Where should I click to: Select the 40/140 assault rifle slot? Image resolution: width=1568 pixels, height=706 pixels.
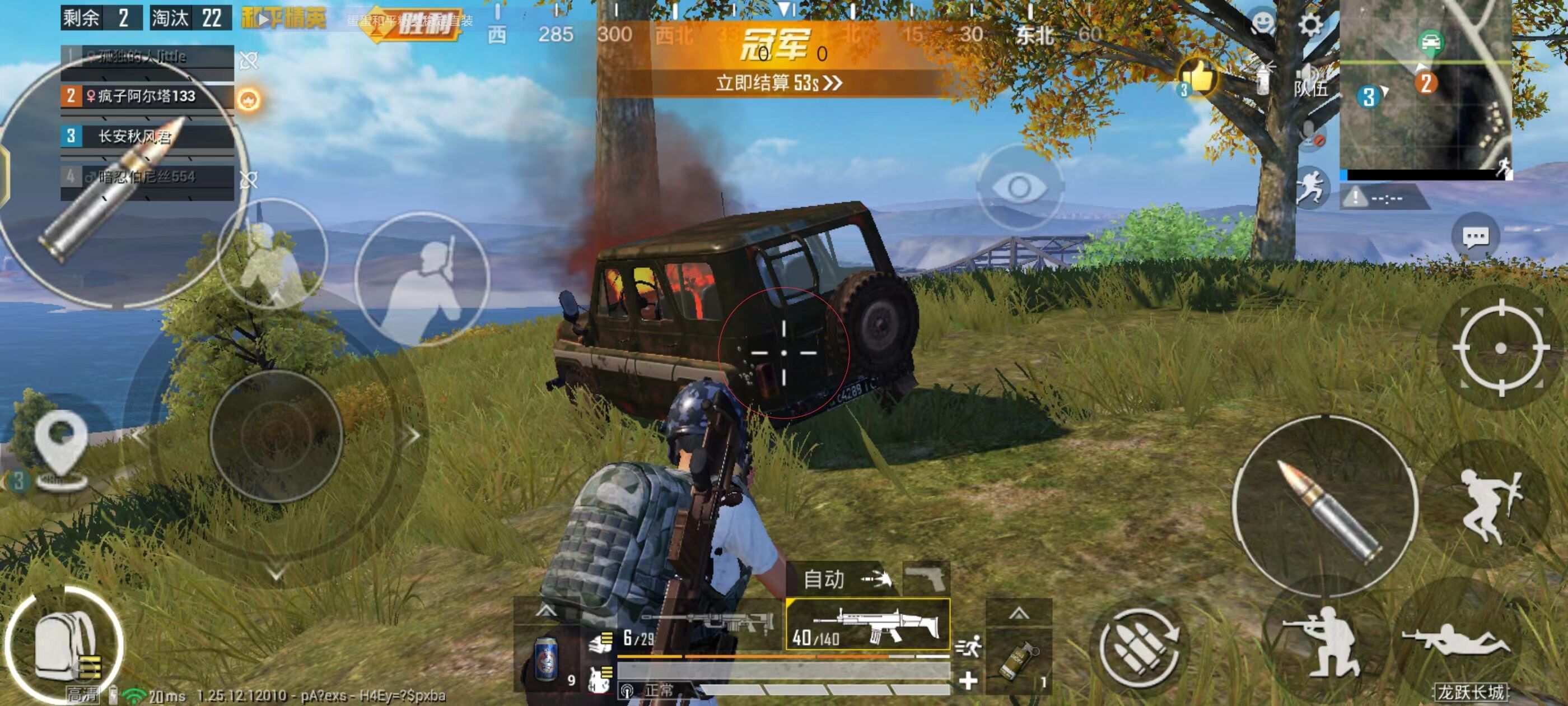coord(867,624)
